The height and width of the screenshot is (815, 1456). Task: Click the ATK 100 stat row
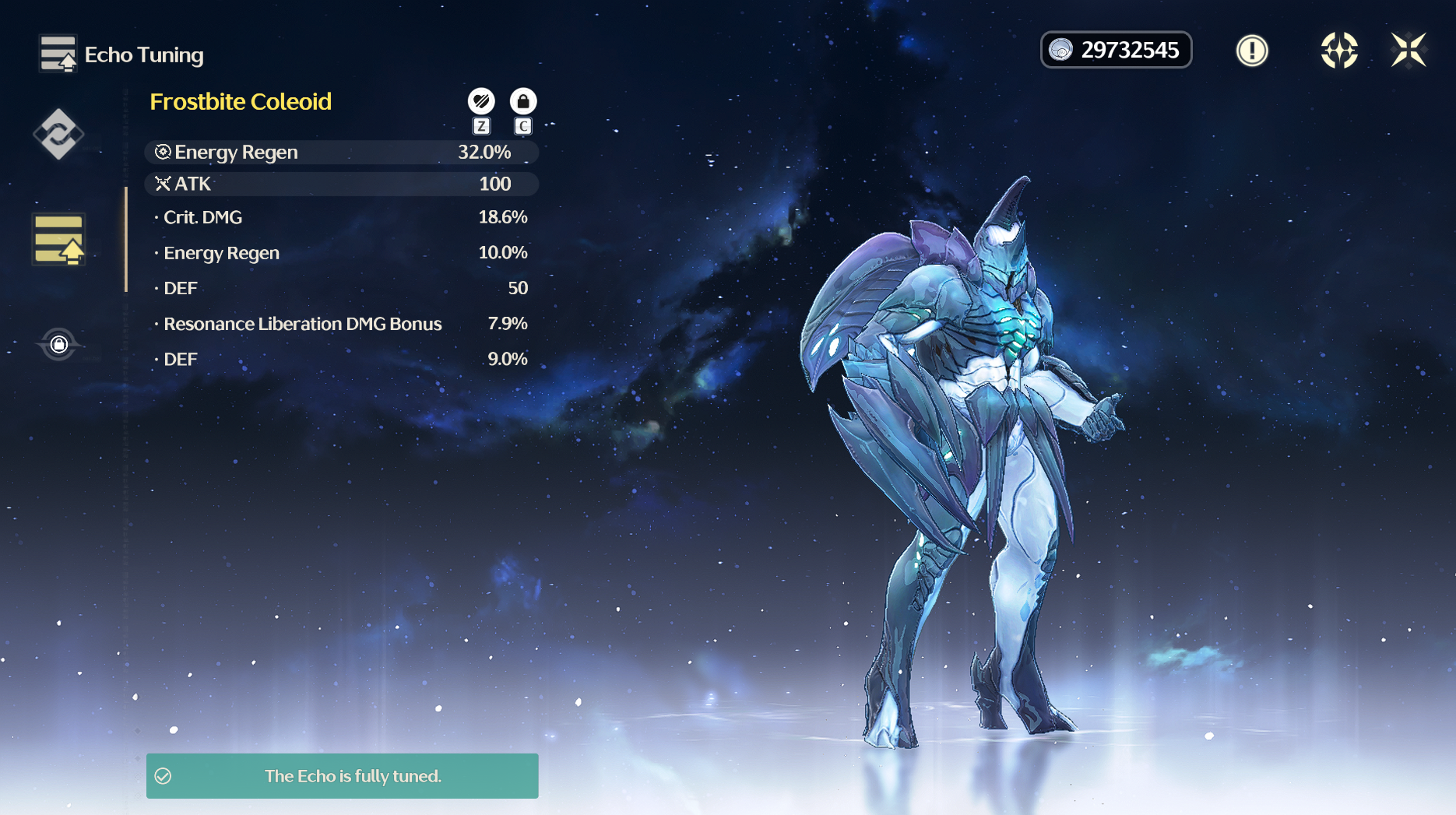click(341, 184)
